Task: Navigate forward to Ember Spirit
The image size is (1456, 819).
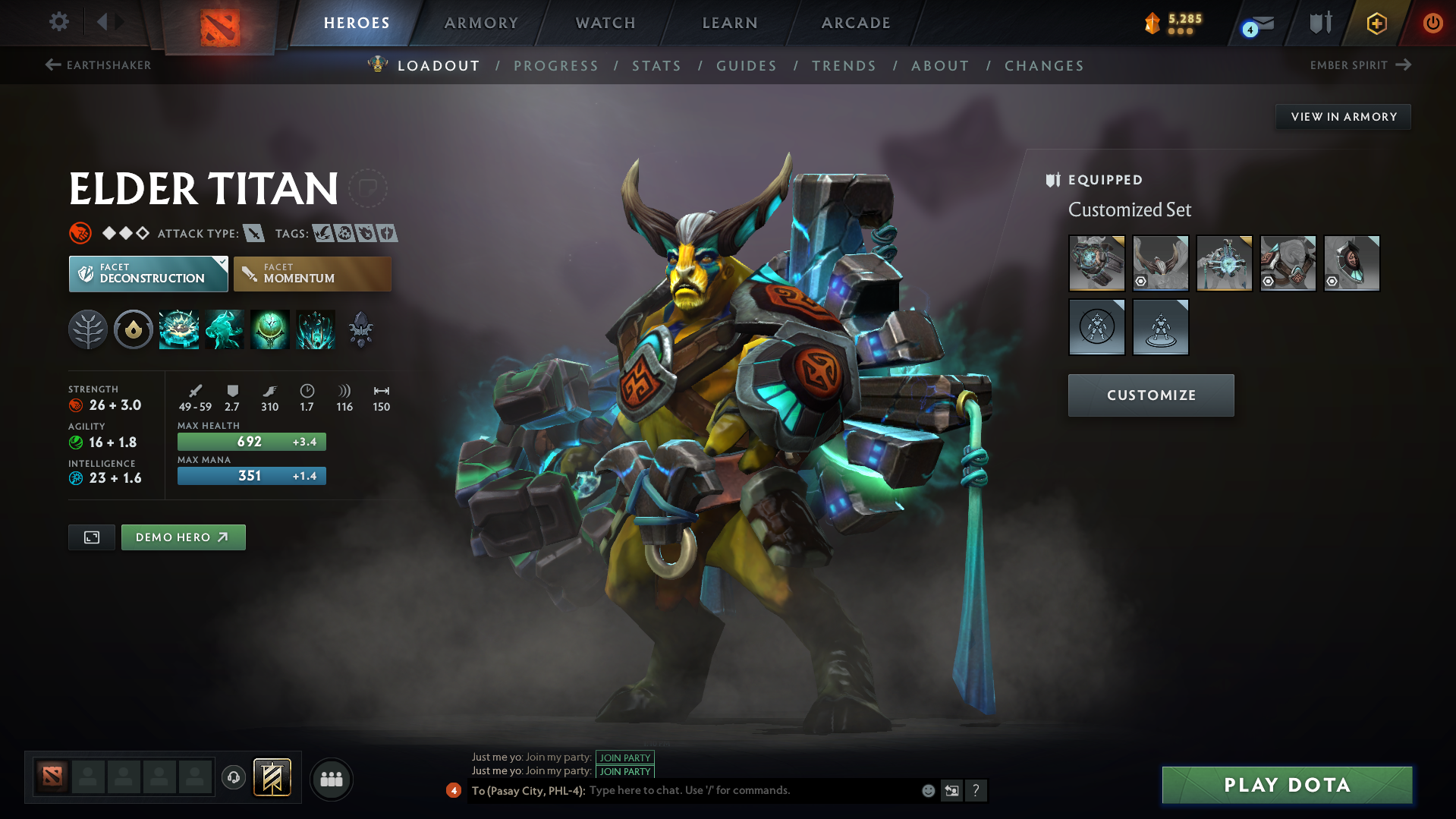Action: 1363,65
